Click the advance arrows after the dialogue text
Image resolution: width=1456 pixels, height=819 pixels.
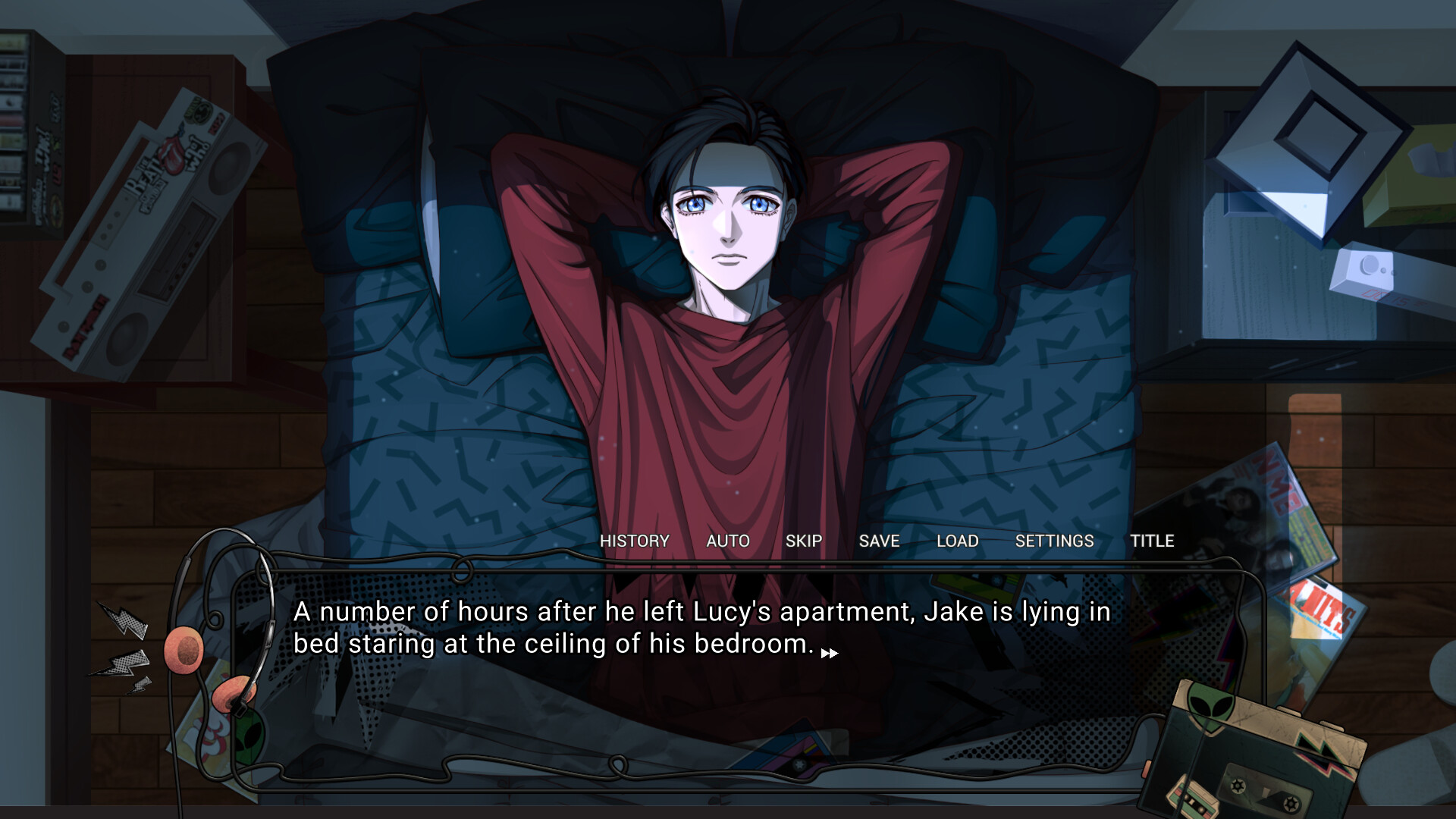point(830,653)
